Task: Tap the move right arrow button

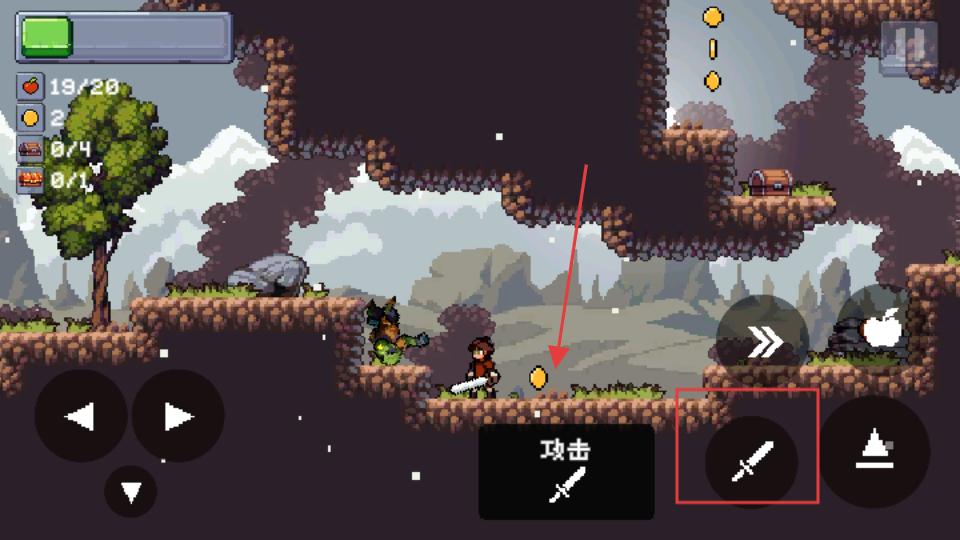Action: coord(178,416)
